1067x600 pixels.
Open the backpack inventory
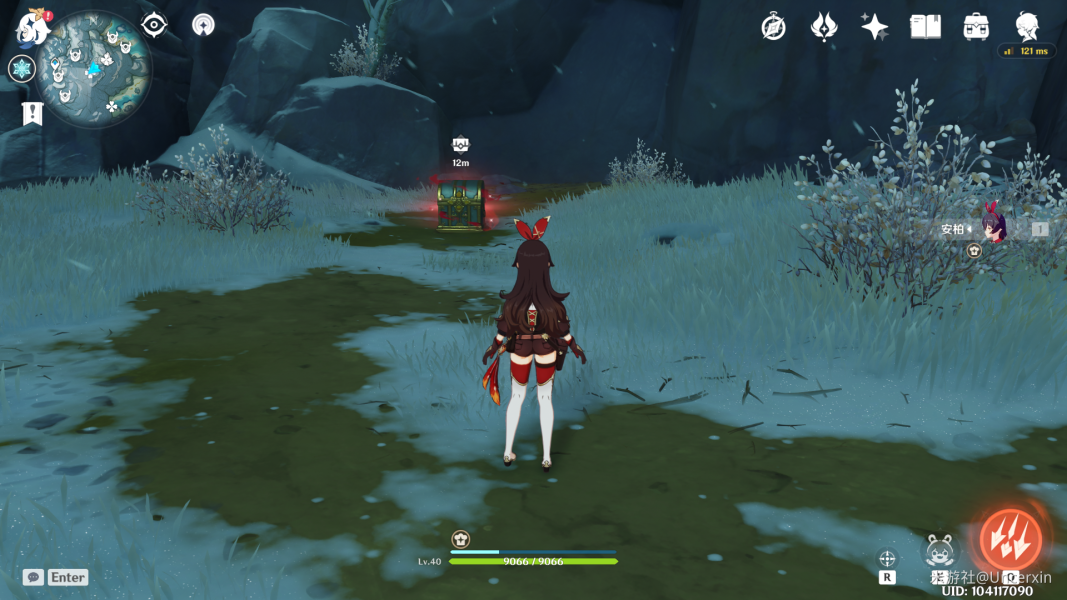976,27
